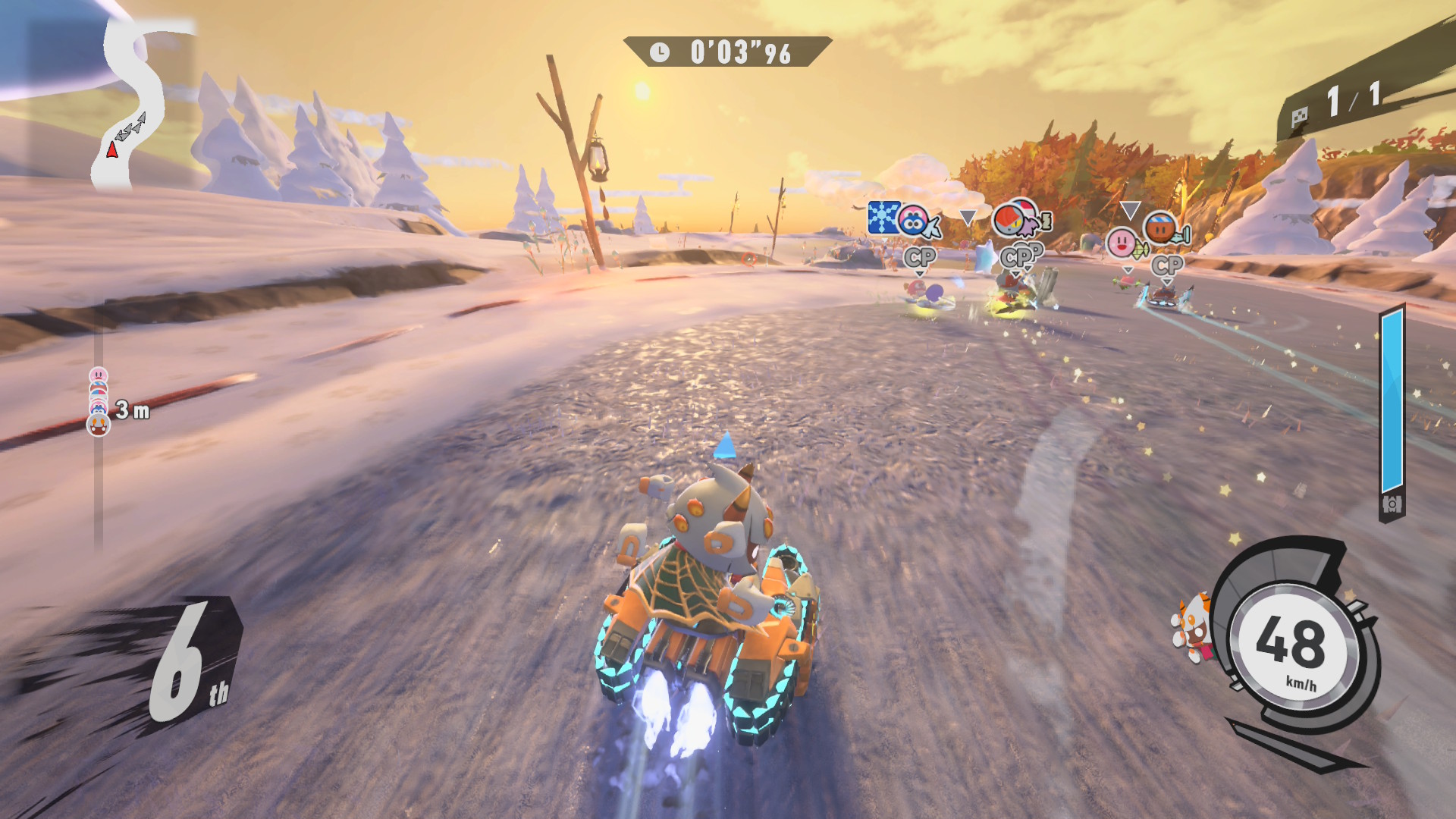
Task: Select the pink Kirby rival marker
Action: coord(1122,243)
